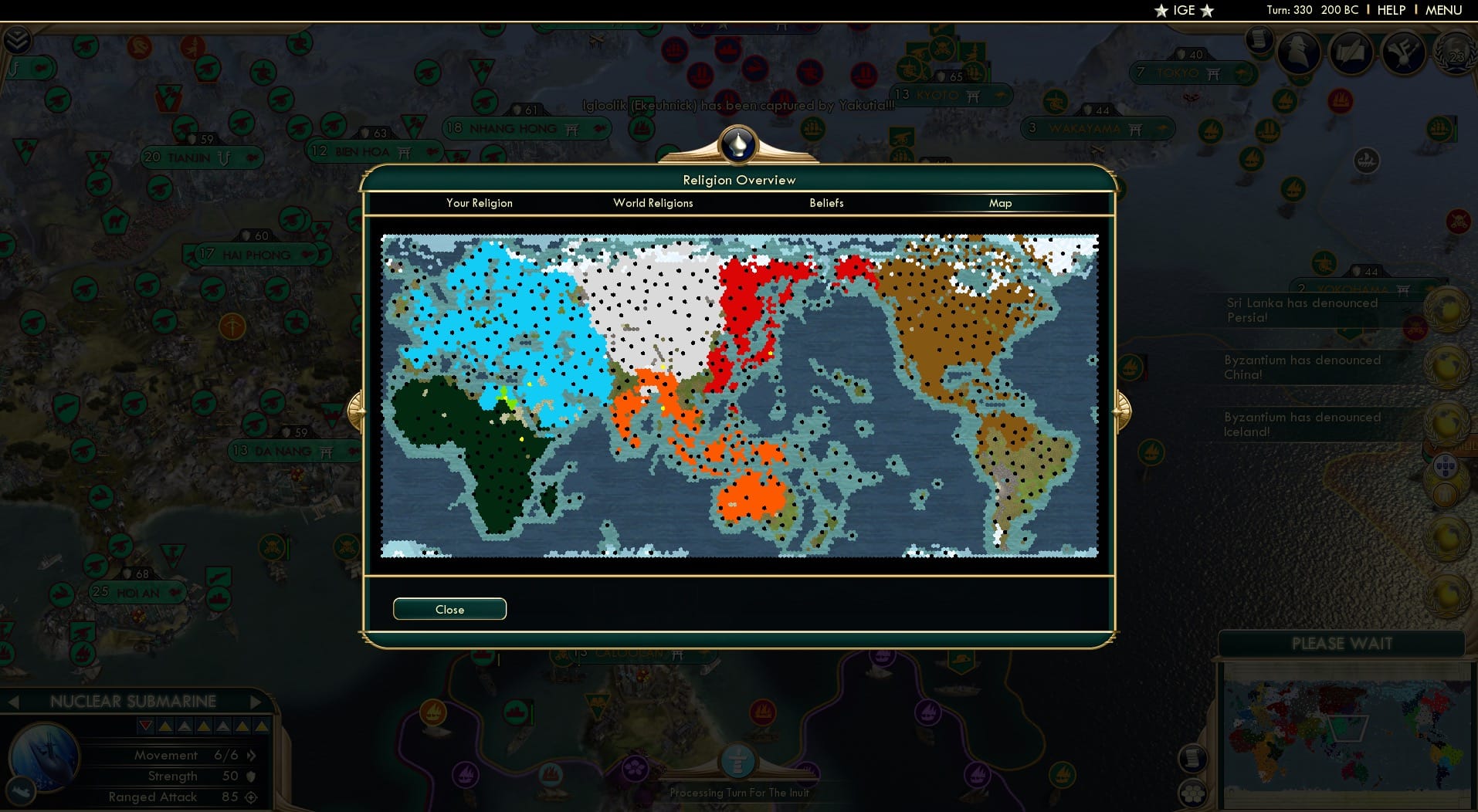1478x812 pixels.
Task: Click the next-unit arrow beside Nuclear Submarine
Action: click(257, 702)
